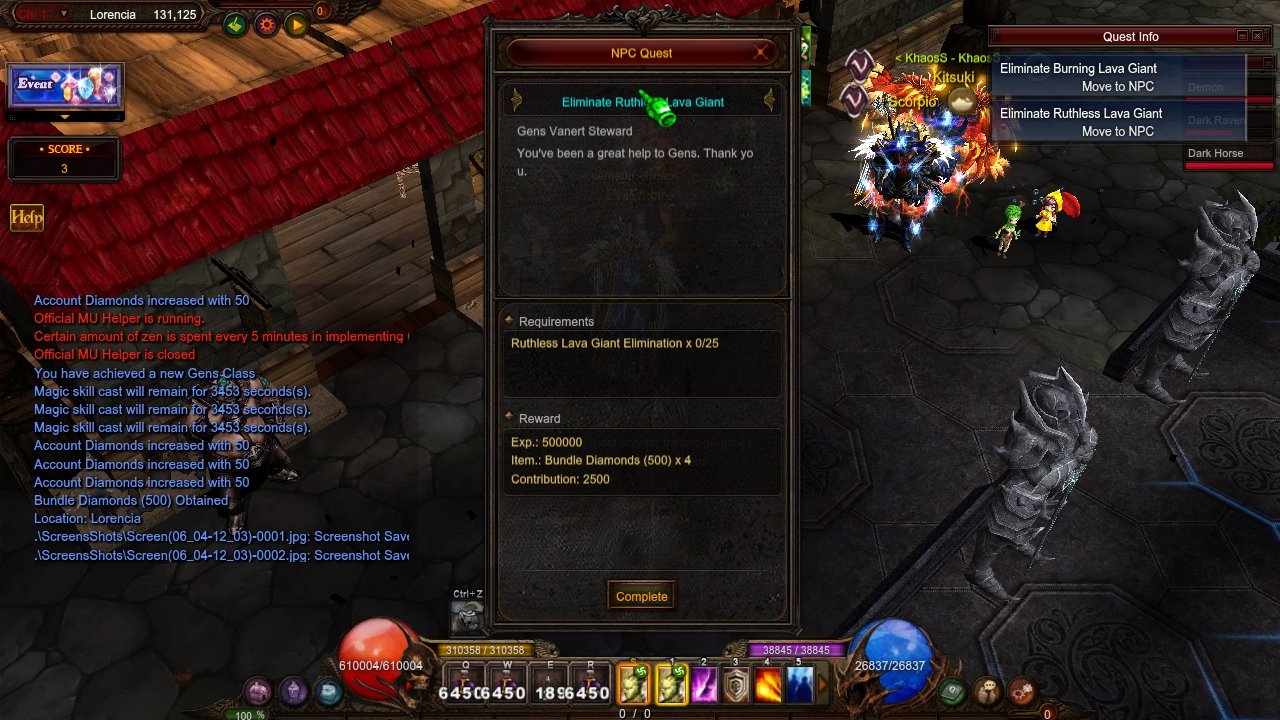
Task: Click the green broom icon
Action: (236, 25)
